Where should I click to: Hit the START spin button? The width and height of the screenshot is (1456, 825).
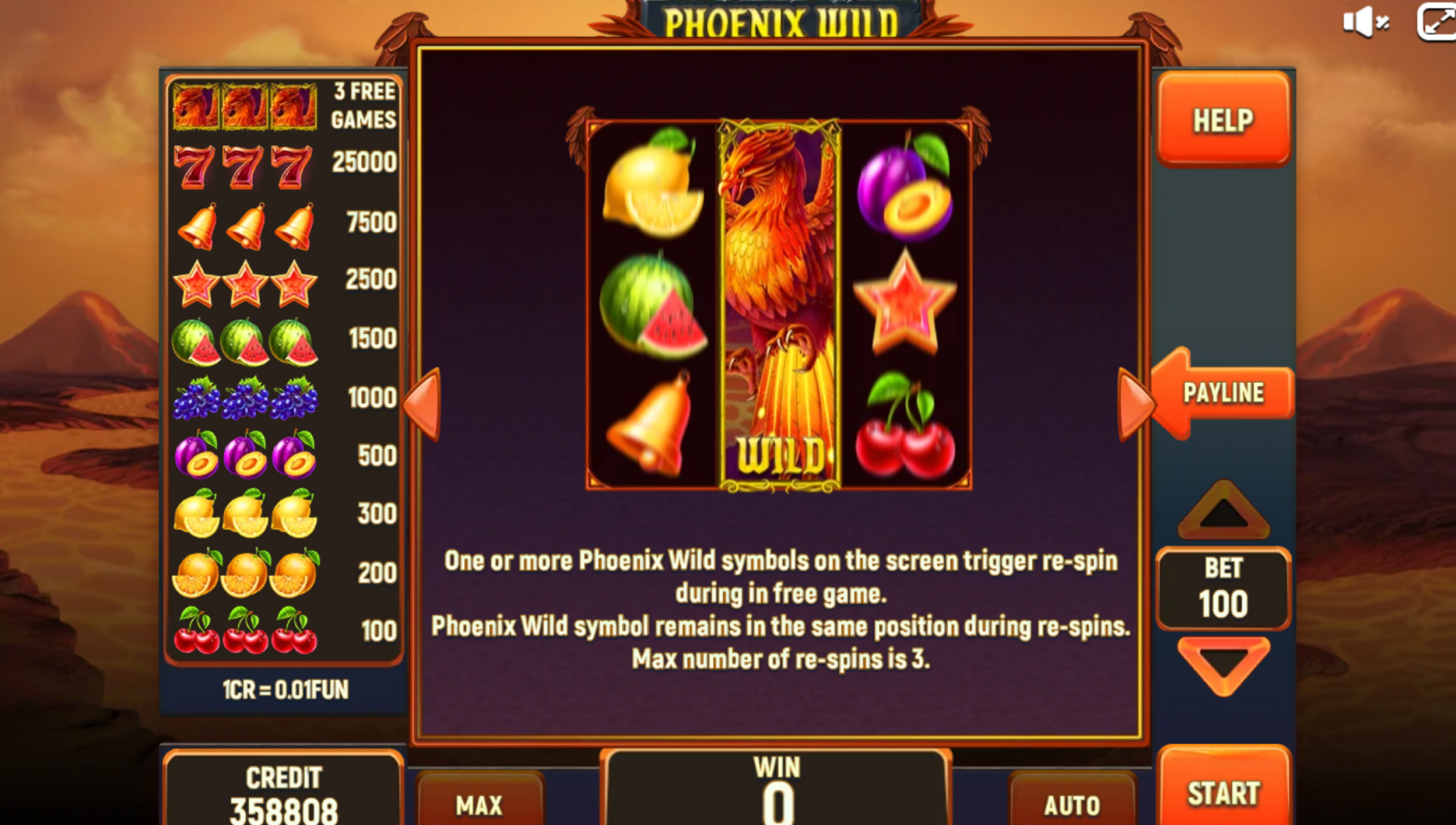click(1223, 792)
